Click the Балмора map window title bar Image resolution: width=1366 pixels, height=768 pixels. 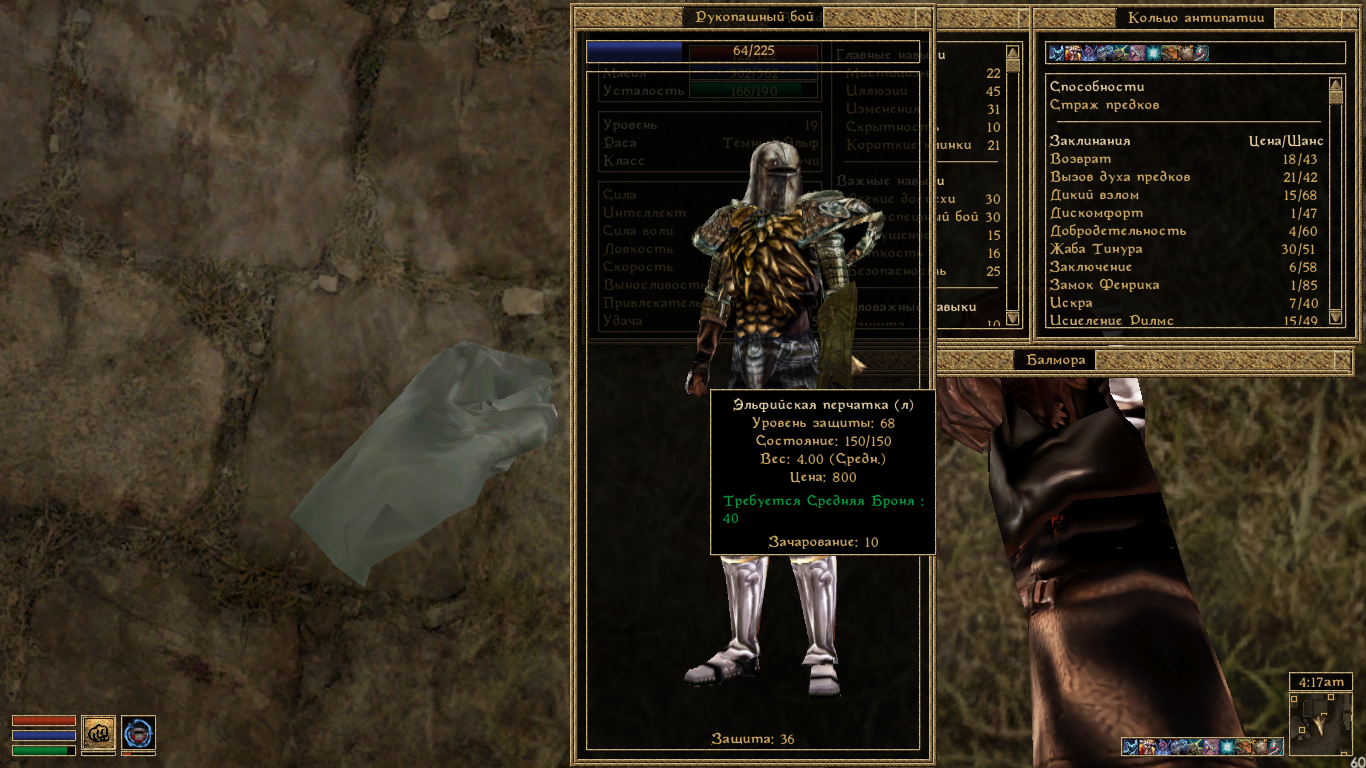[1055, 360]
